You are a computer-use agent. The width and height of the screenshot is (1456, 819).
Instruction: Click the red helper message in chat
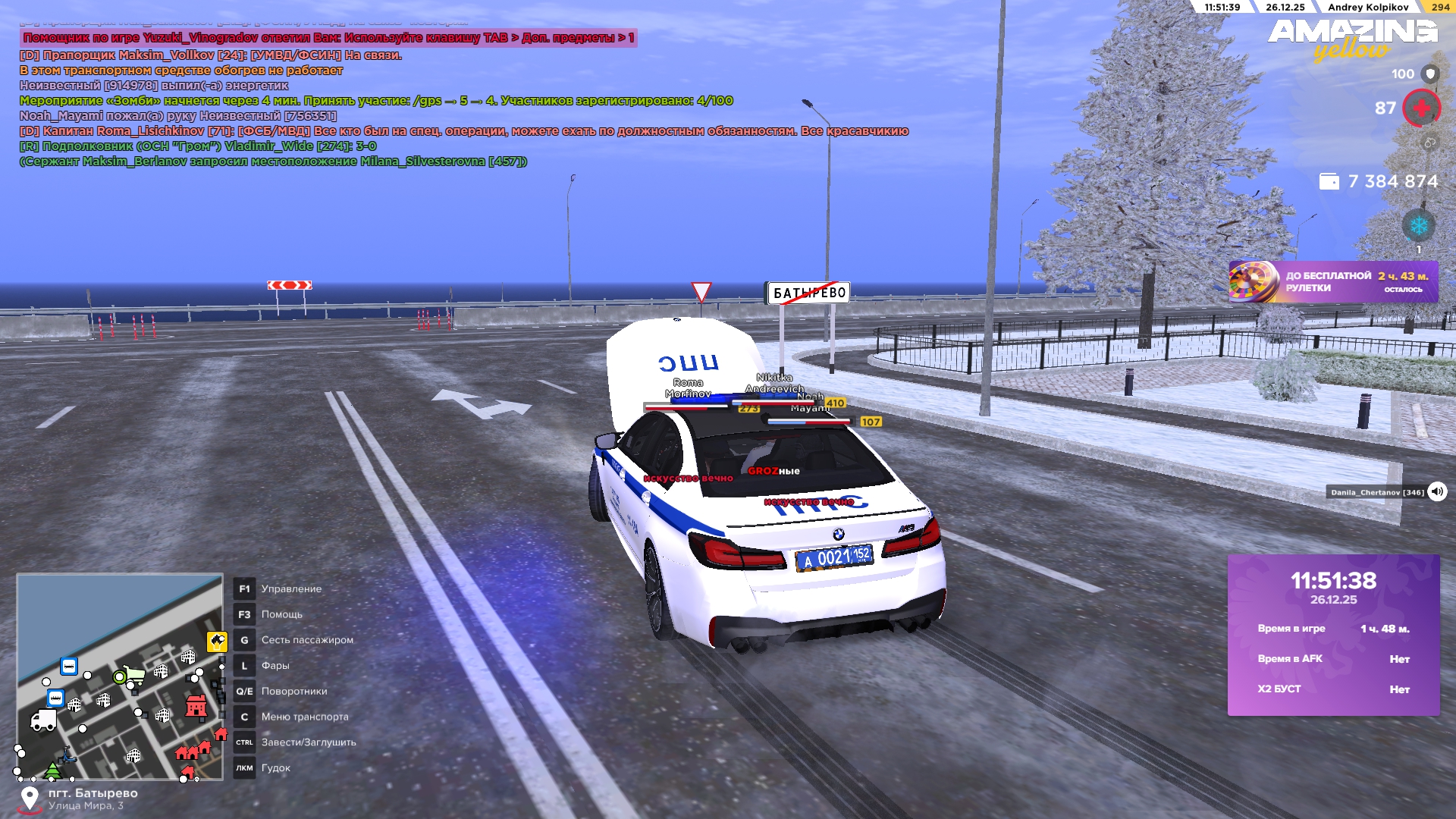coord(328,38)
